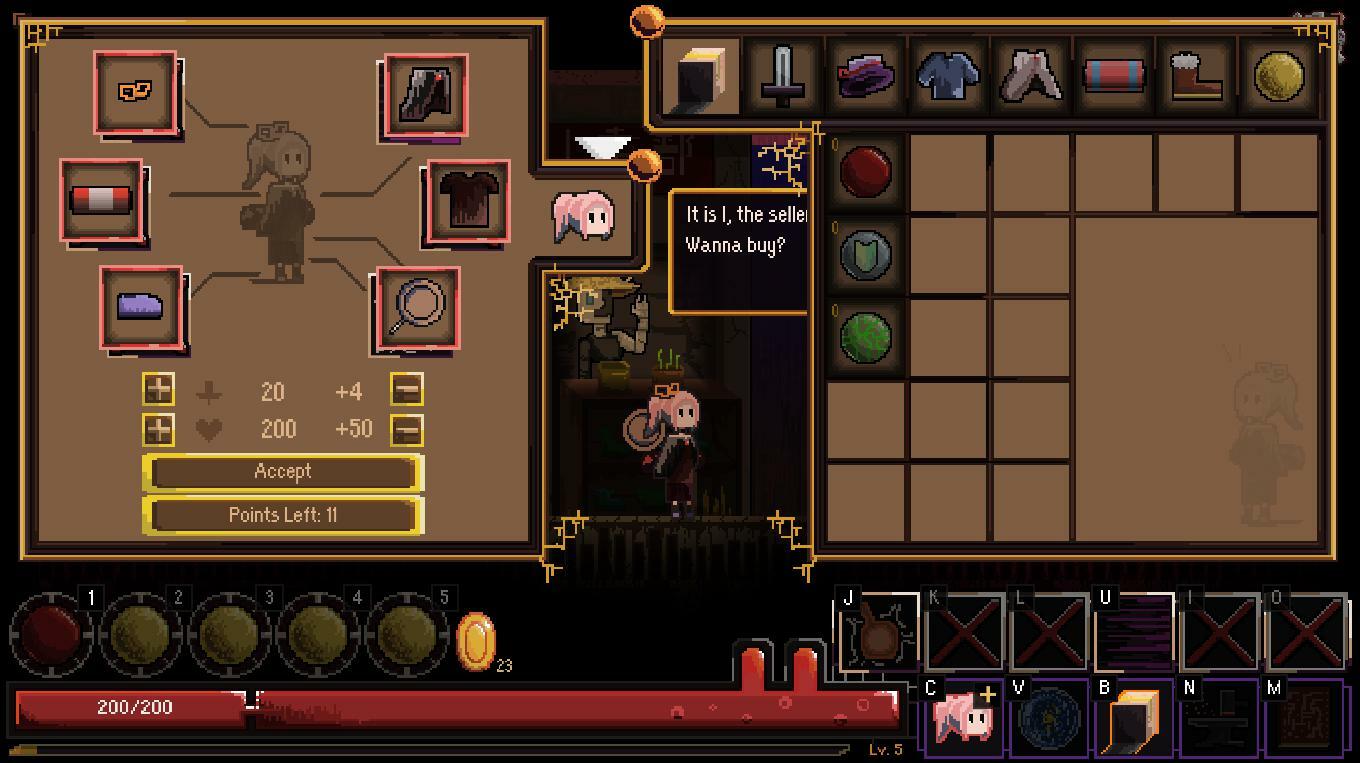The image size is (1360, 763).
Task: Add a point to health
Action: click(x=158, y=430)
